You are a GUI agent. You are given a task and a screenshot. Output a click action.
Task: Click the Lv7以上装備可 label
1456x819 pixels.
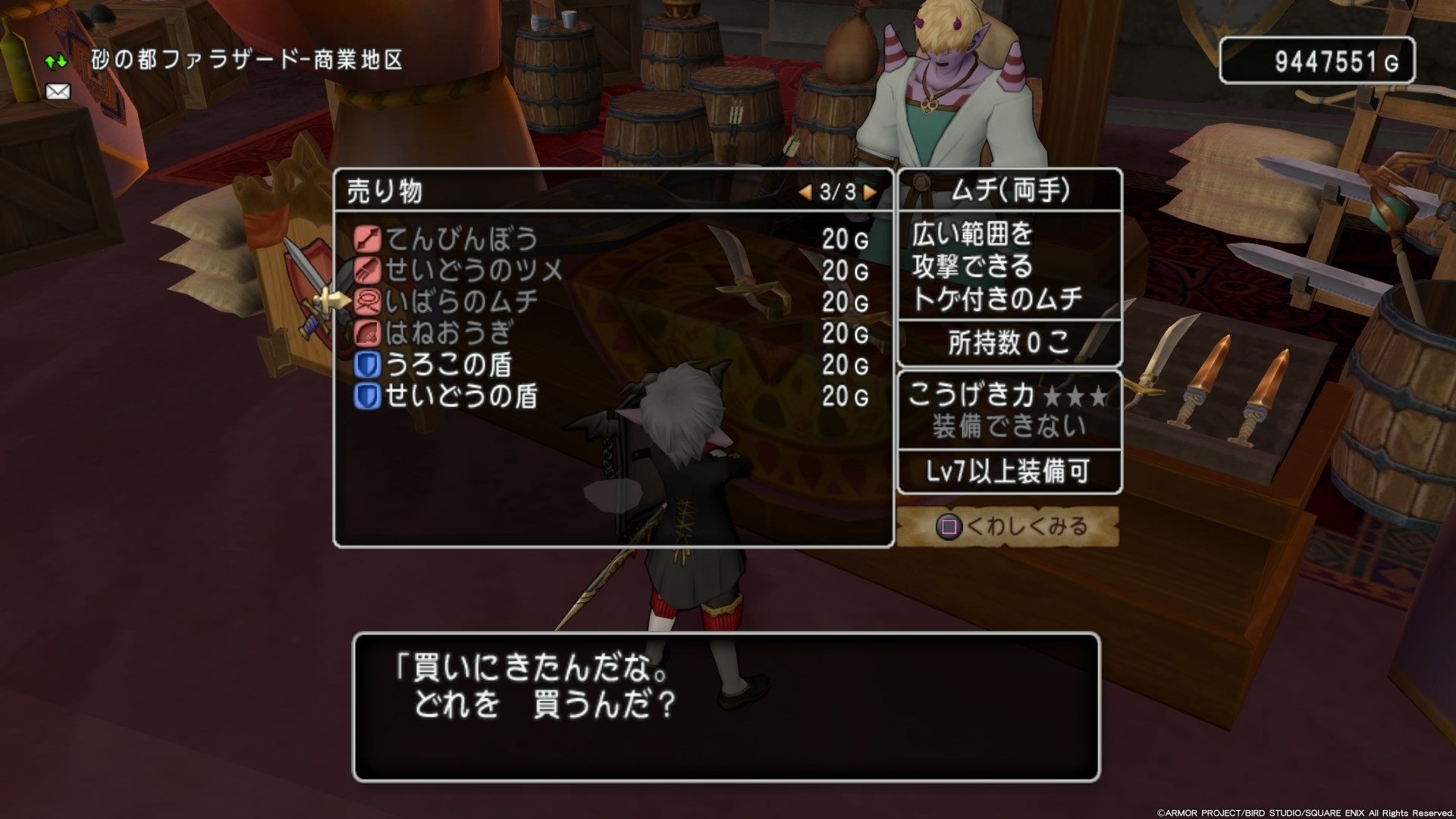coord(1009,471)
